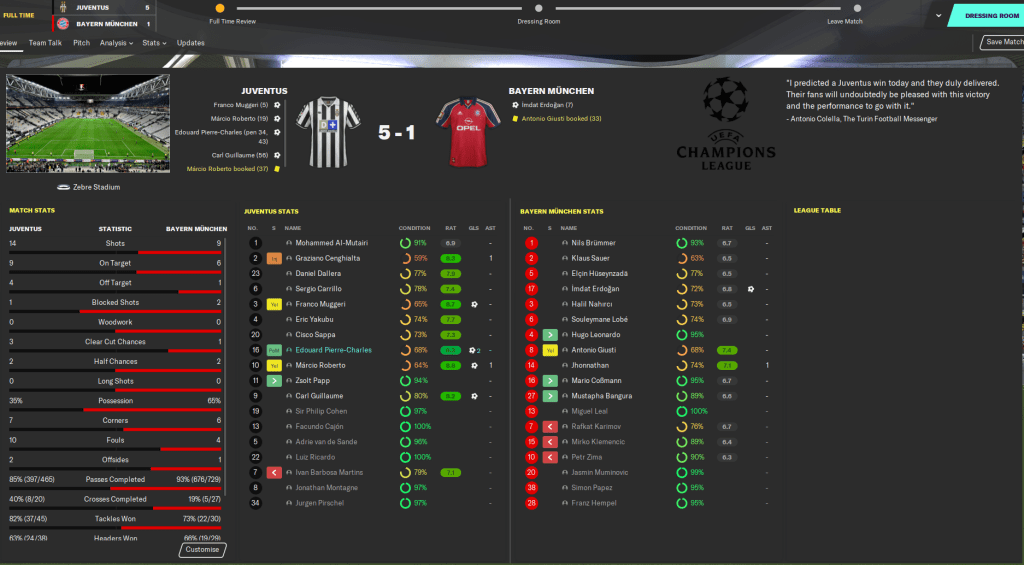This screenshot has height=565, width=1024.
Task: Open the Stats dropdown menu
Action: 154,43
